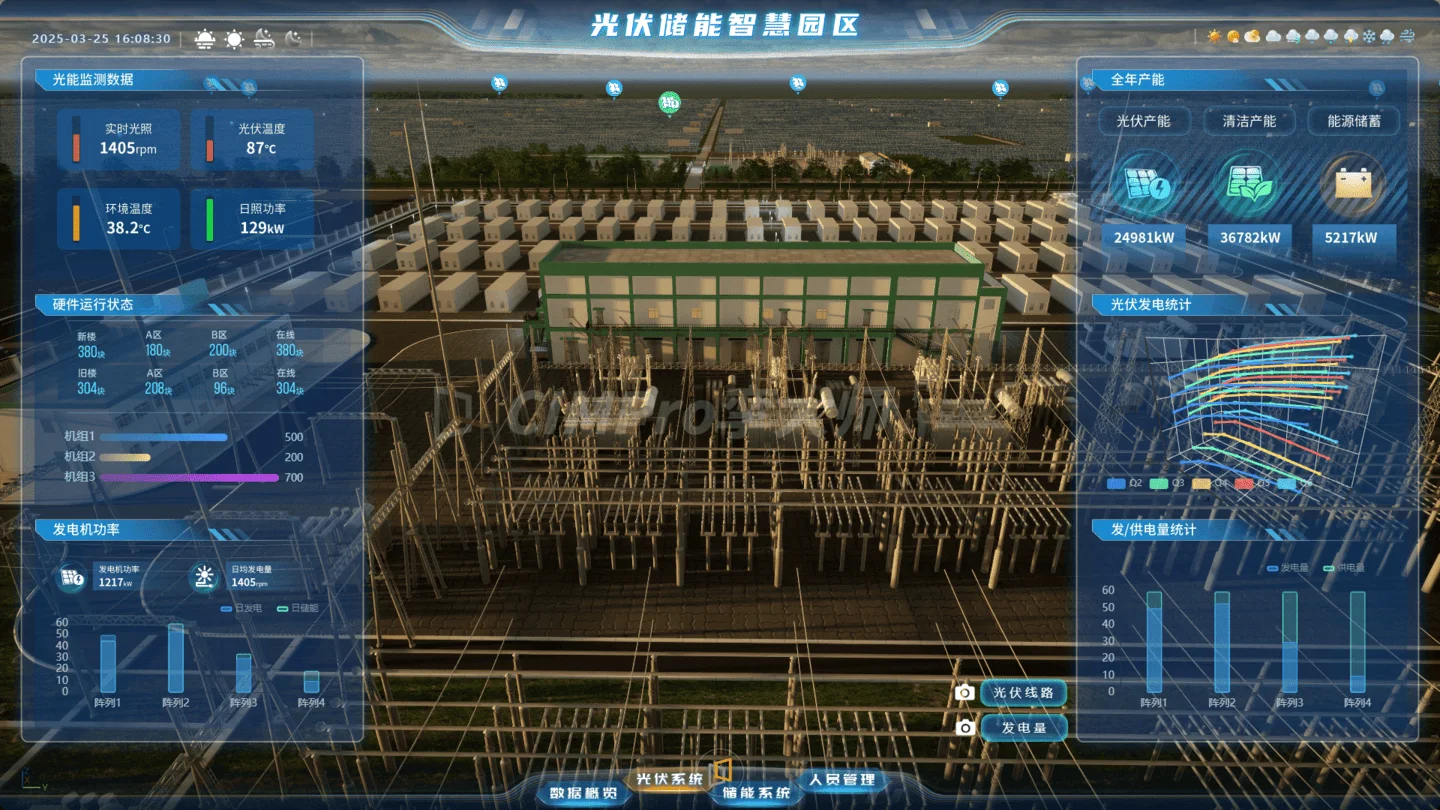Click the camera icon beside 光伏线路
This screenshot has width=1440, height=810.
pos(964,693)
